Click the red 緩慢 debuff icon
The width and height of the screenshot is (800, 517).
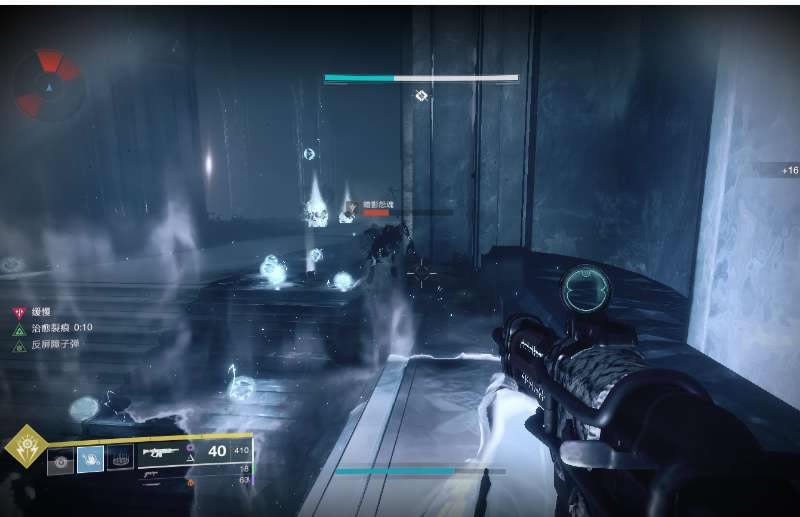click(x=18, y=311)
